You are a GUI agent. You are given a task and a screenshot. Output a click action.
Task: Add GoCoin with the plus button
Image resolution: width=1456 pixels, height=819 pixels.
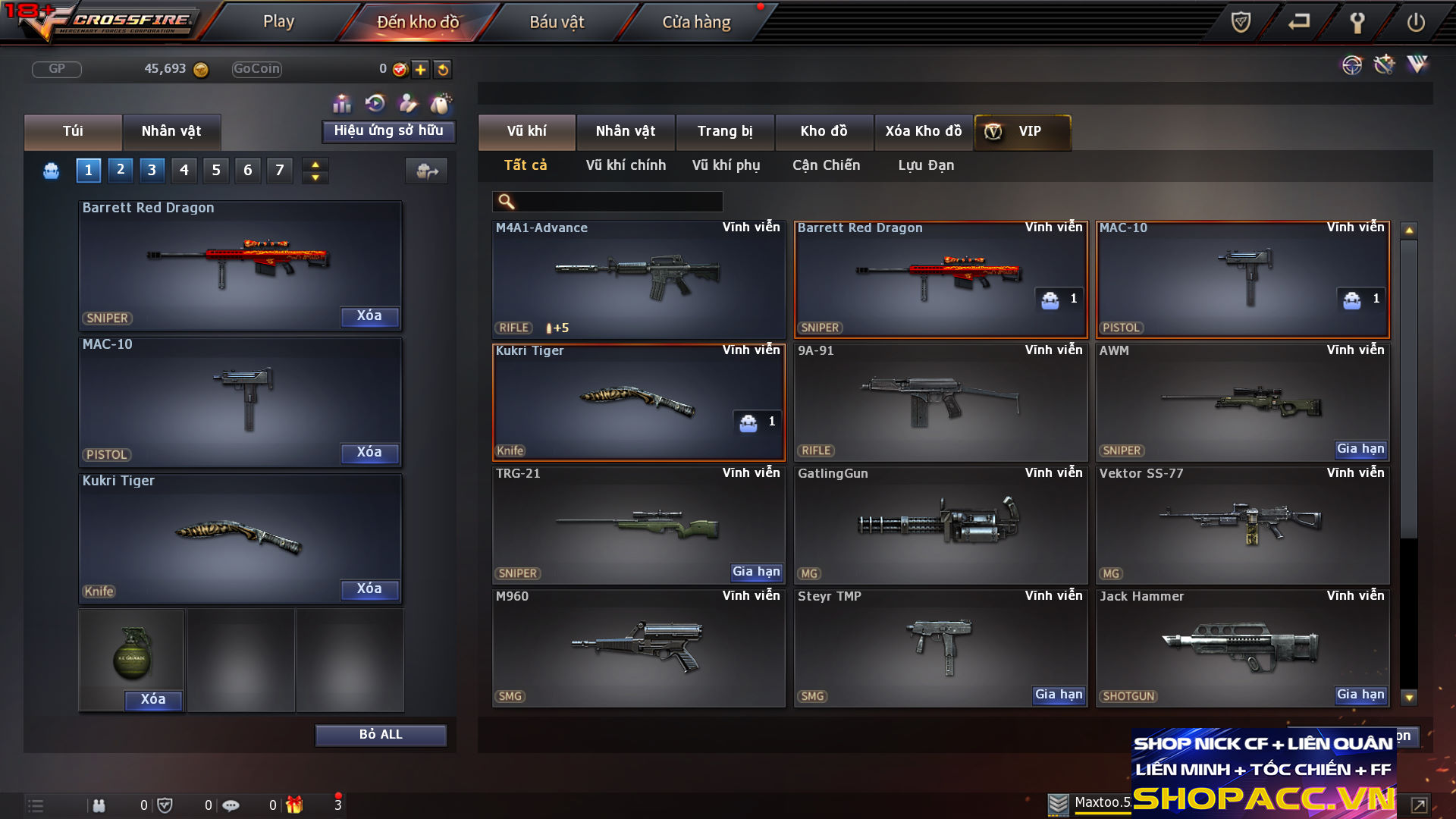pyautogui.click(x=421, y=70)
